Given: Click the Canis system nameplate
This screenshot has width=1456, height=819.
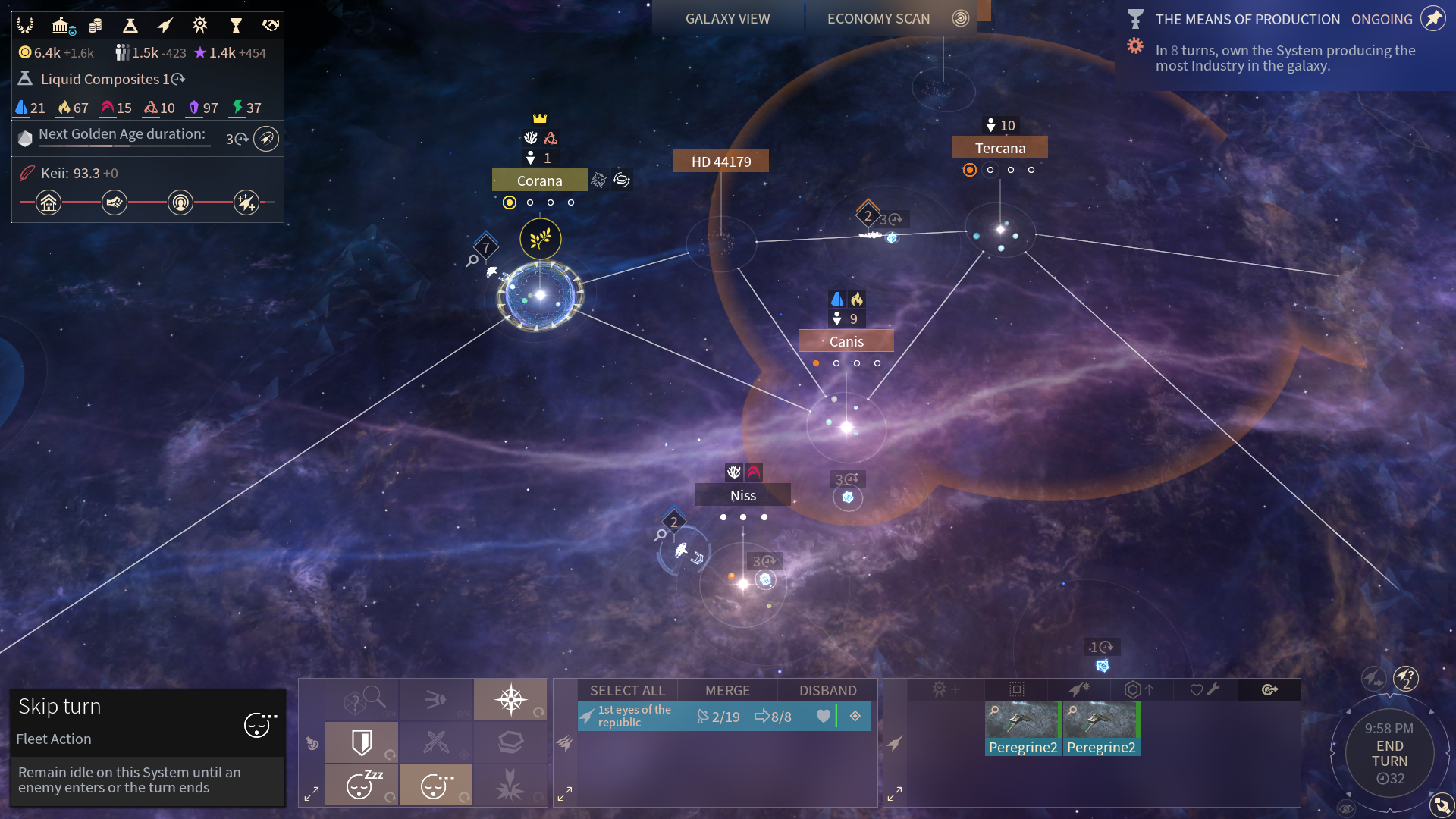Looking at the screenshot, I should coord(846,341).
